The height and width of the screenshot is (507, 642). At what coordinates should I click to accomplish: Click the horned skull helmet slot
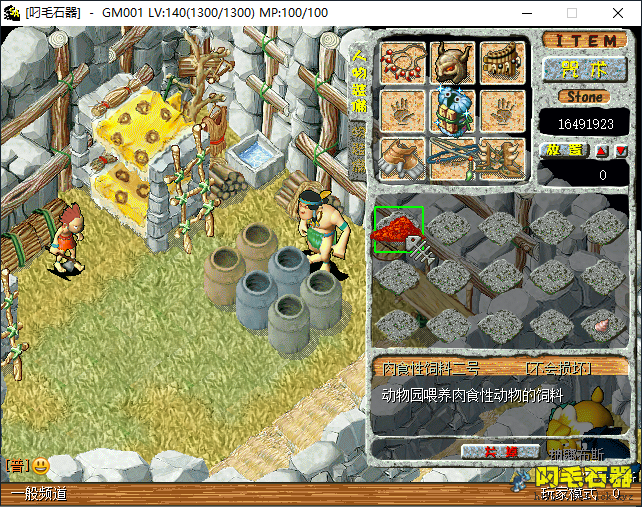click(x=452, y=61)
